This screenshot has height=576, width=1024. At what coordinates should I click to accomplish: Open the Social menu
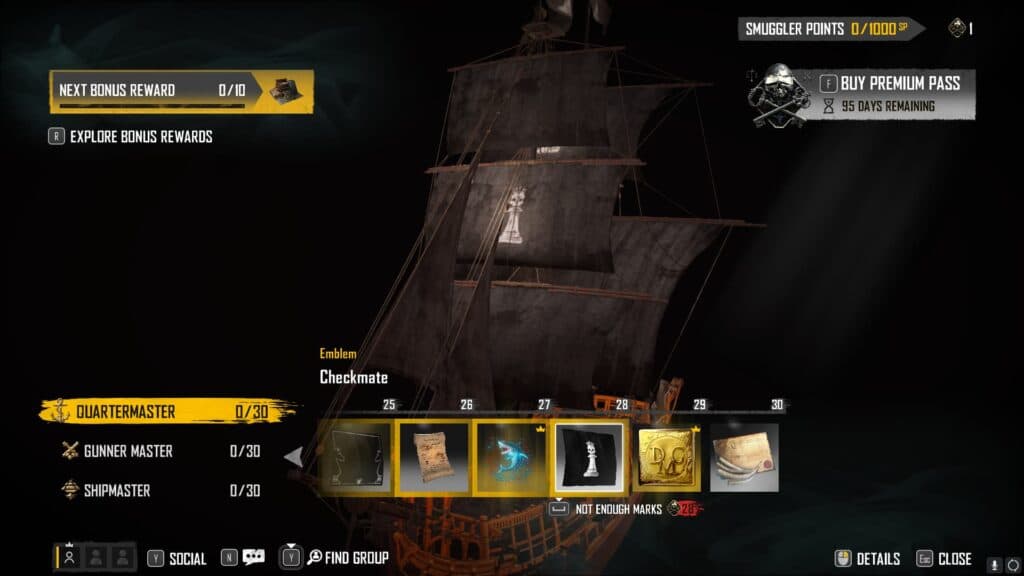coord(177,558)
